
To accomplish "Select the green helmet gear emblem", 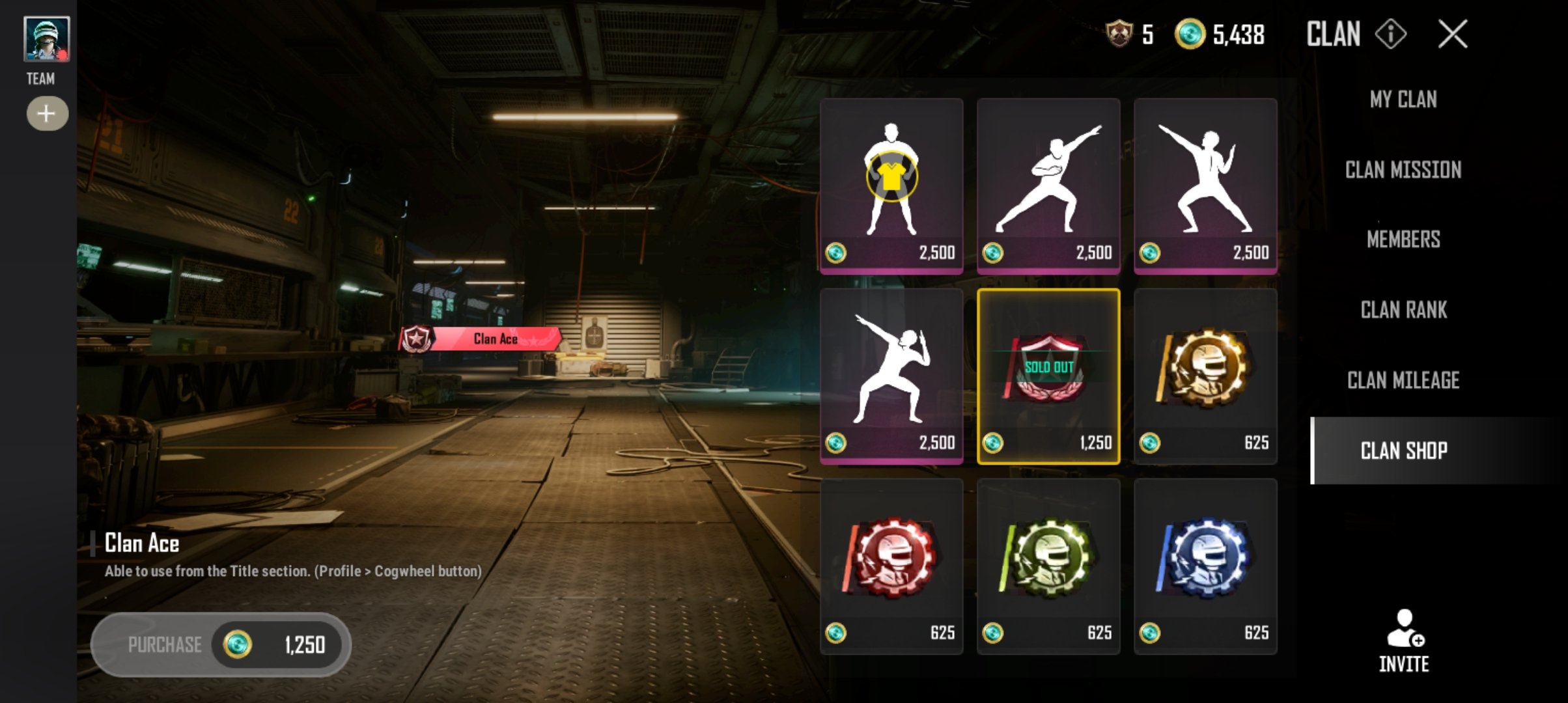I will pyautogui.click(x=1048, y=566).
